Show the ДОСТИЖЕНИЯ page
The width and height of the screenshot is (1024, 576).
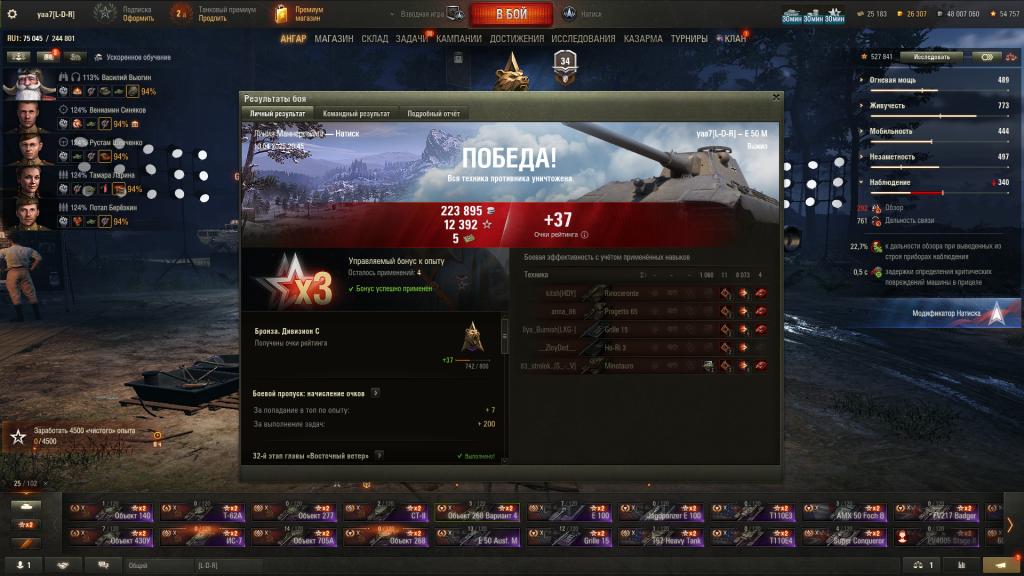[518, 39]
